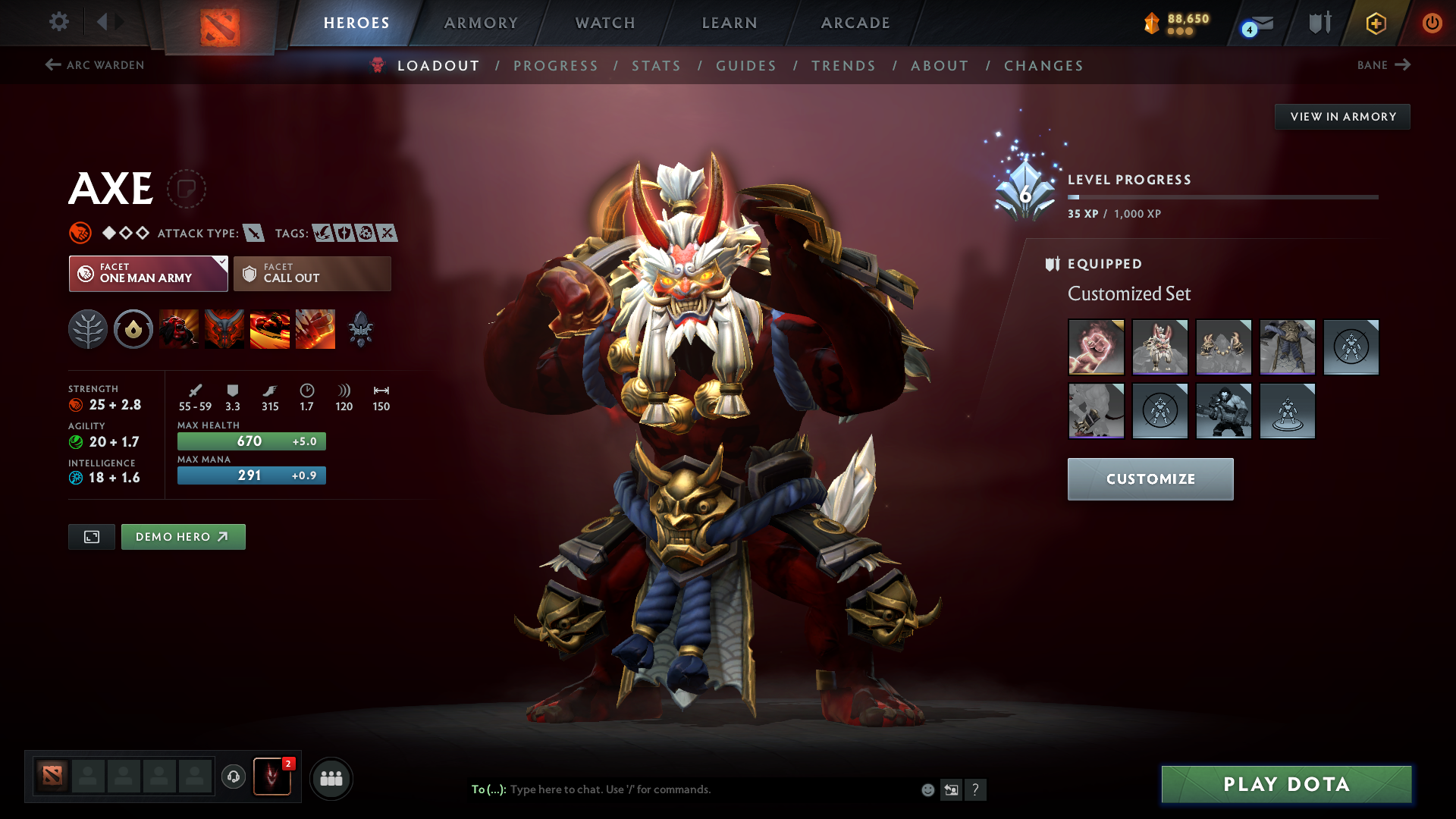Open the Watch section
This screenshot has height=819, width=1456.
[604, 23]
